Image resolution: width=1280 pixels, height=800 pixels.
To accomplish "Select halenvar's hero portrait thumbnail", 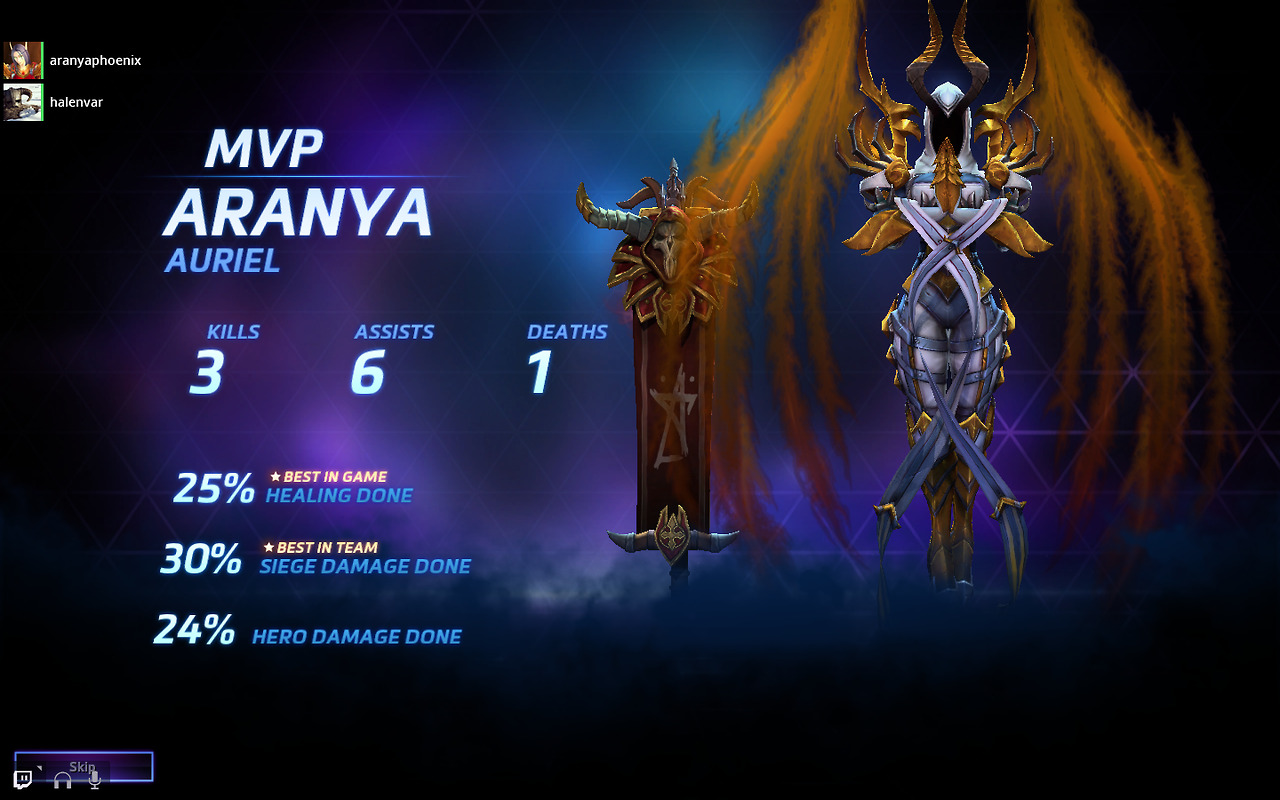I will (x=22, y=101).
